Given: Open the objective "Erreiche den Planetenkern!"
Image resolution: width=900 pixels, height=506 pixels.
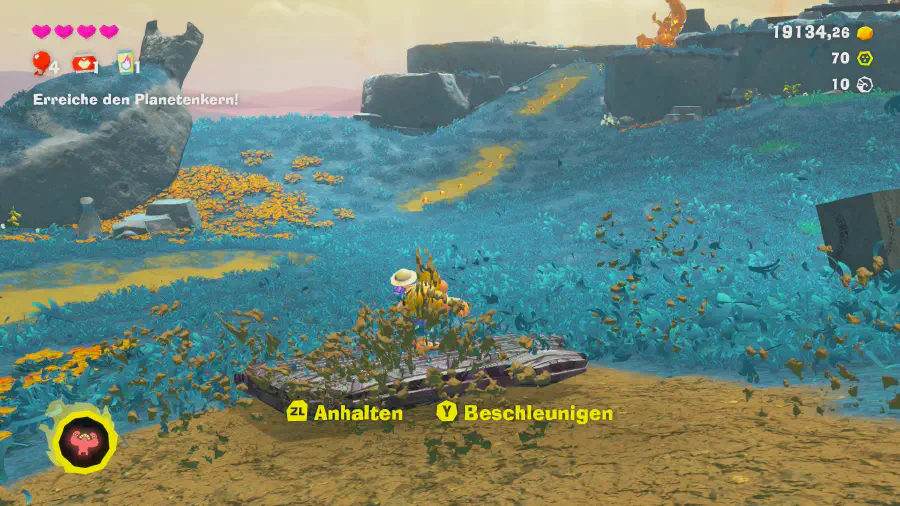Looking at the screenshot, I should click(x=135, y=99).
